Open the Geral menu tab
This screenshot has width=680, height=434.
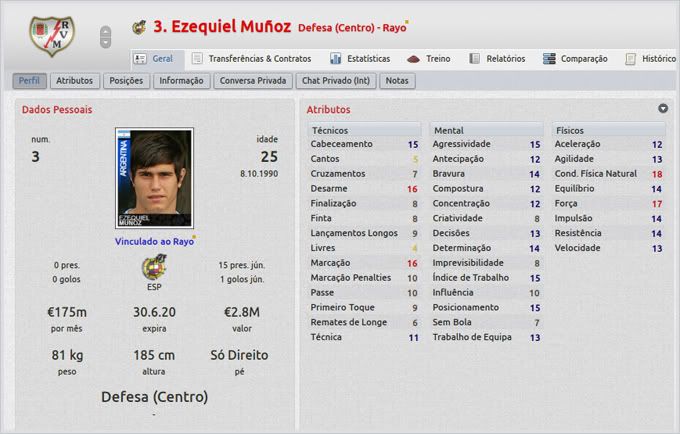[153, 59]
